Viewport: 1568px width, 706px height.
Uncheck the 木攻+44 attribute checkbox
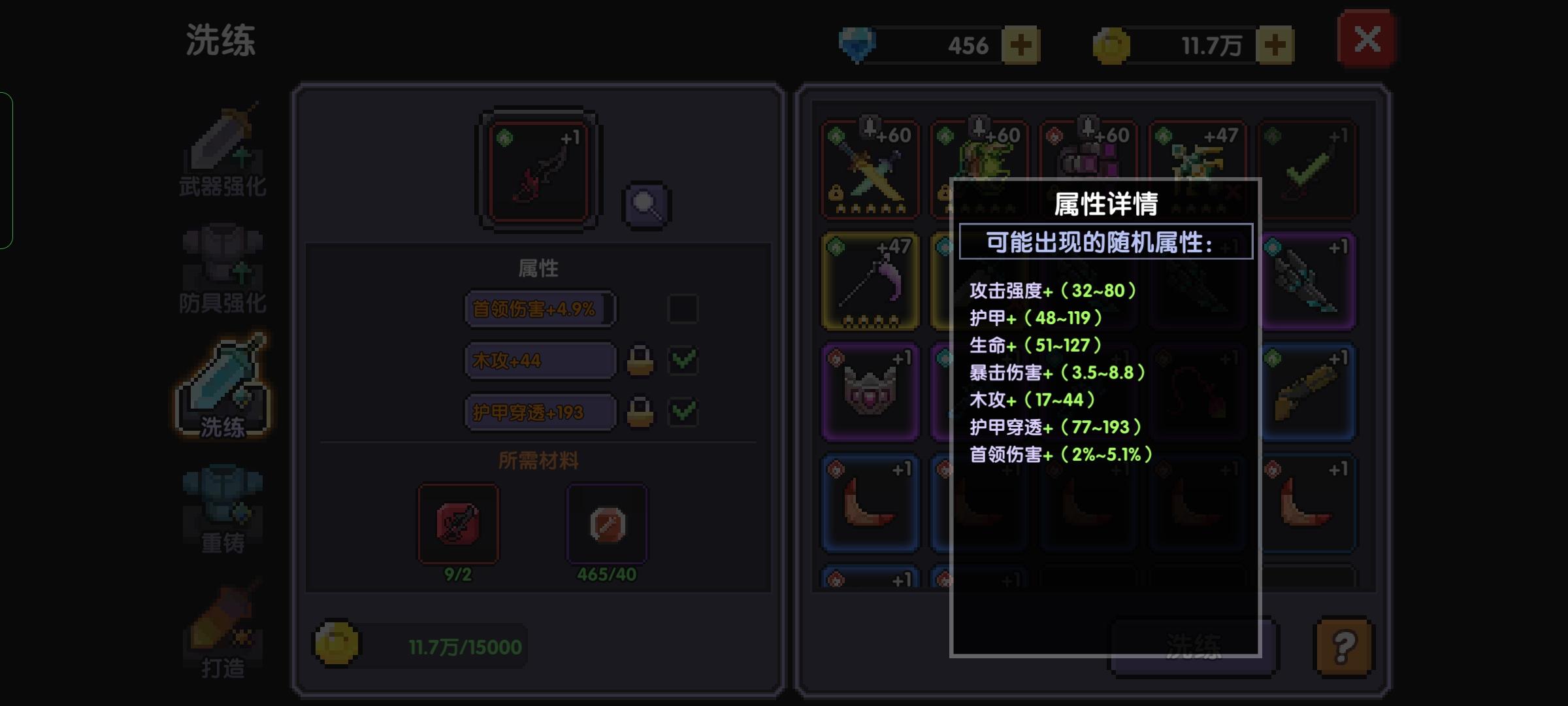point(683,361)
